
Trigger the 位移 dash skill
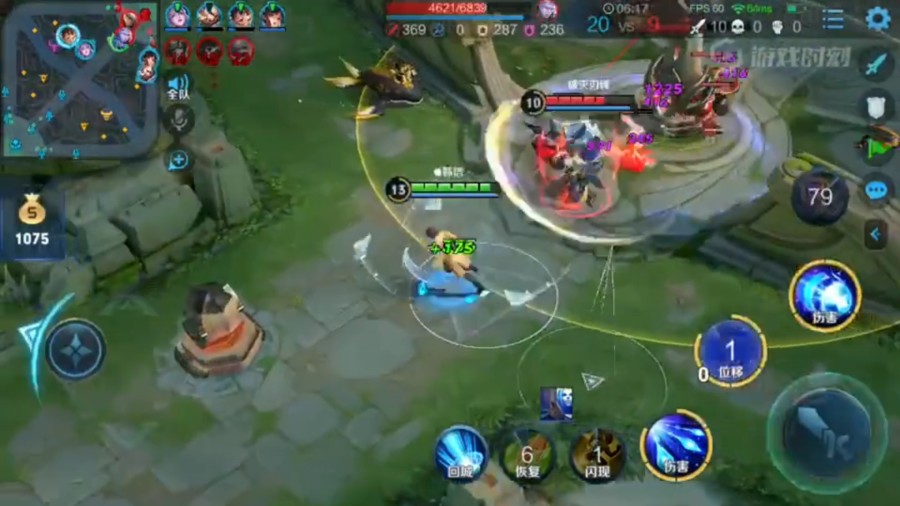[x=730, y=351]
